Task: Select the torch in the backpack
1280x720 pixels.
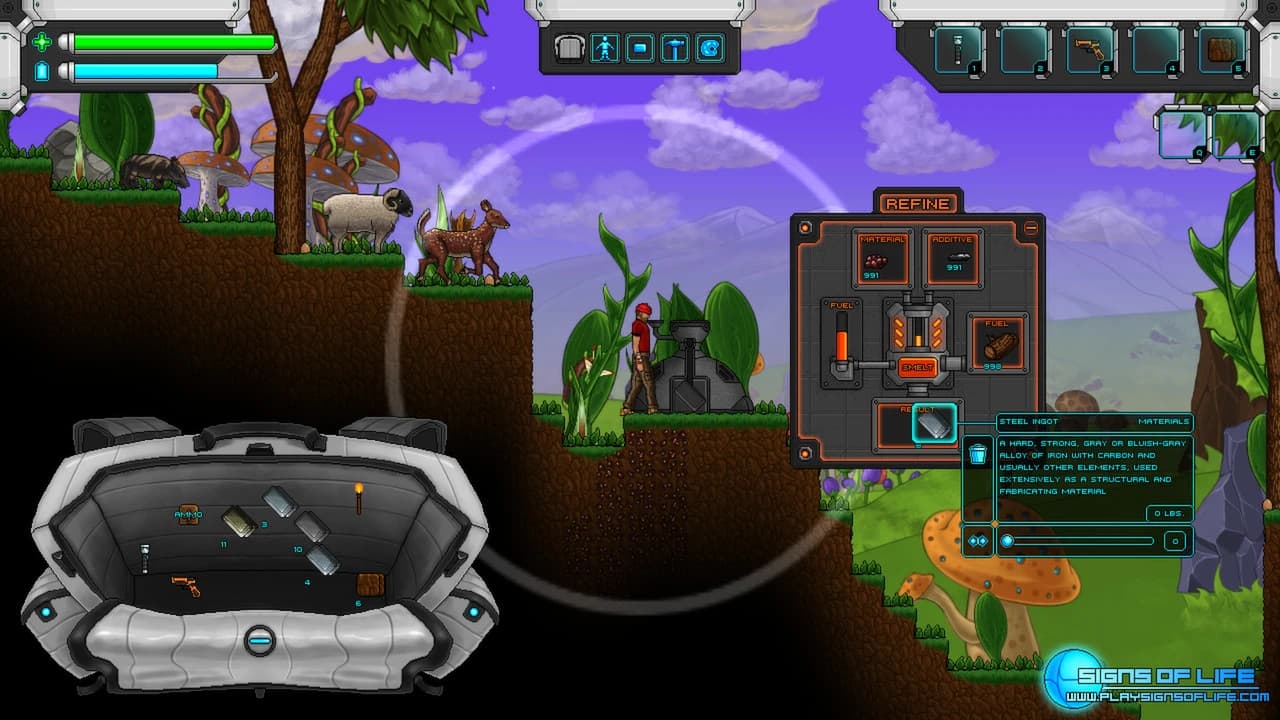Action: [x=358, y=497]
